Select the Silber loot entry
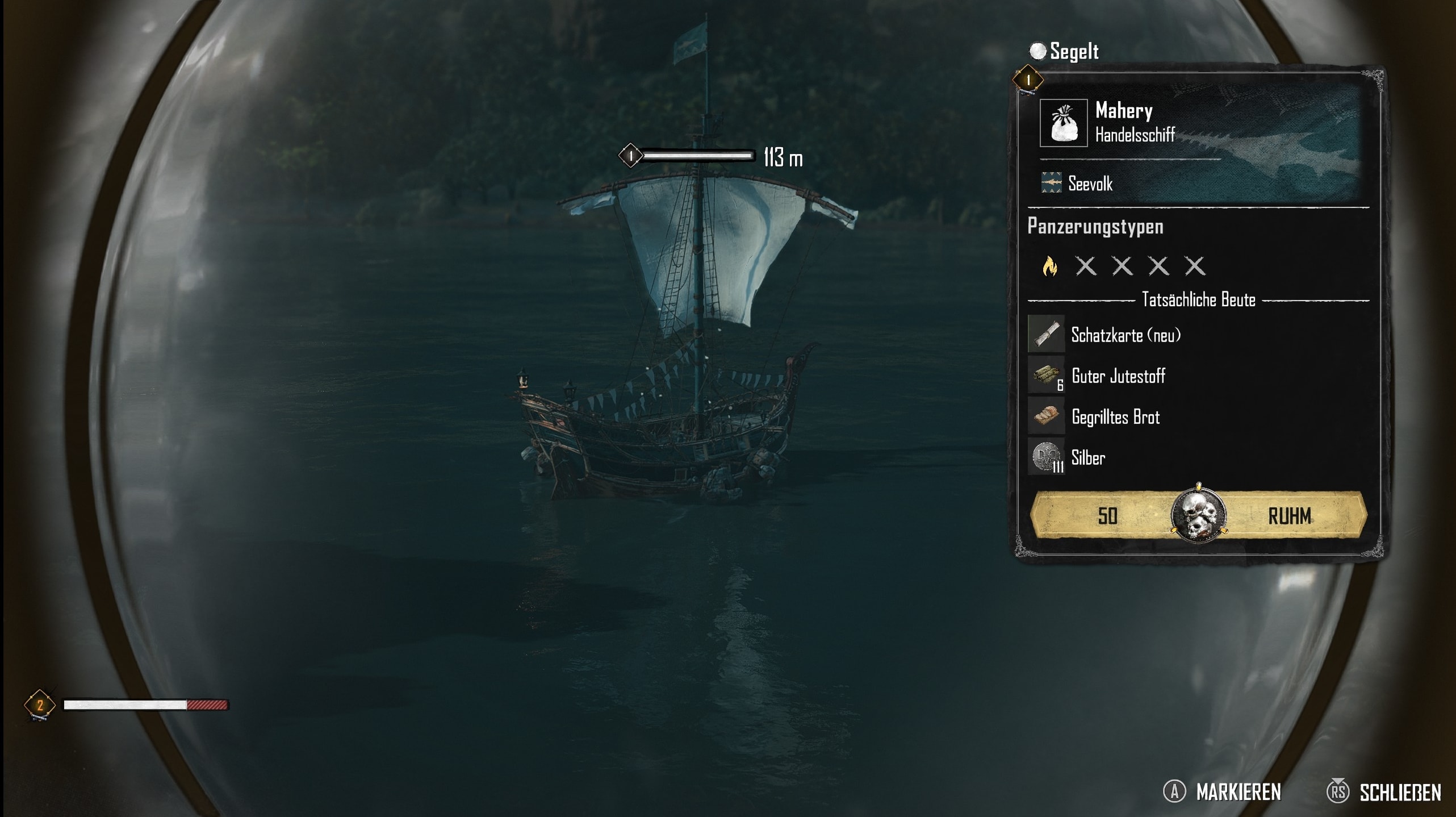The width and height of the screenshot is (1456, 817). coord(1087,458)
